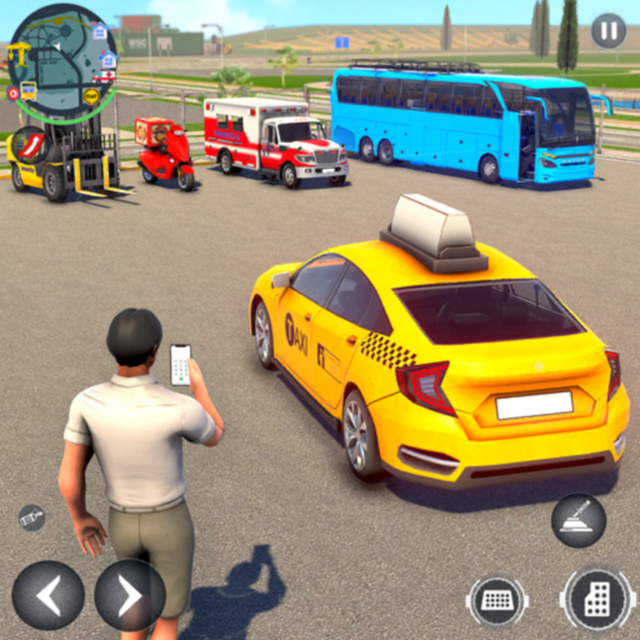This screenshot has height=640, width=640.
Task: Hit the brake pedal button
Action: [497, 601]
